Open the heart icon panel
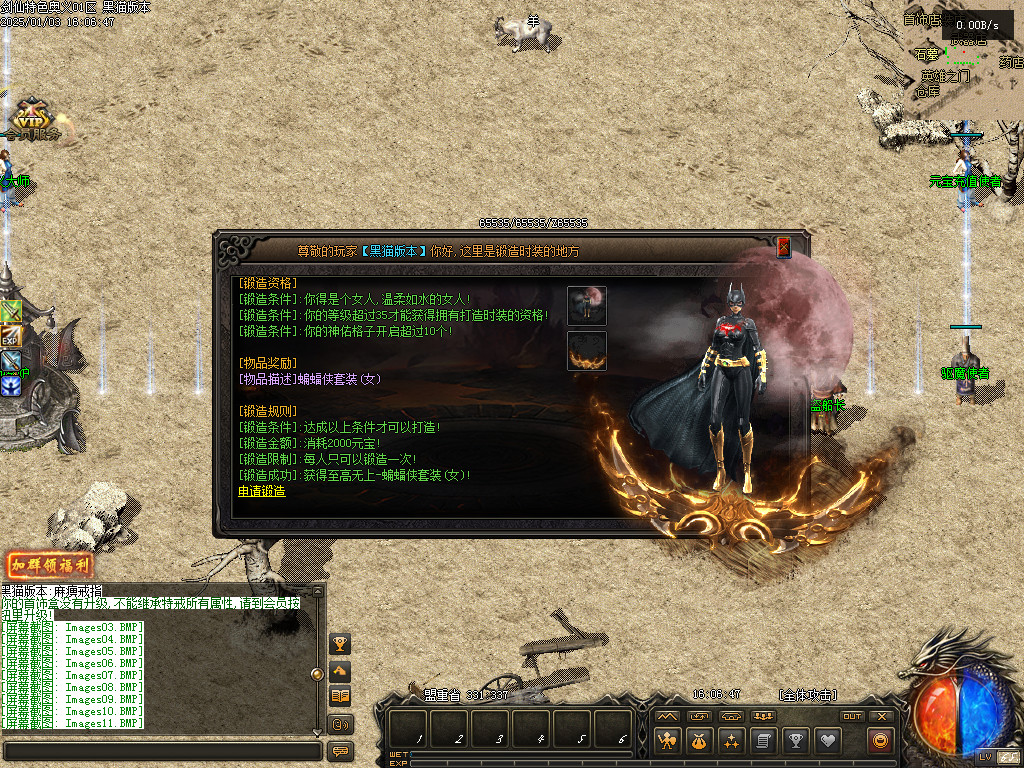Screen dimensions: 1024x768 click(x=828, y=741)
